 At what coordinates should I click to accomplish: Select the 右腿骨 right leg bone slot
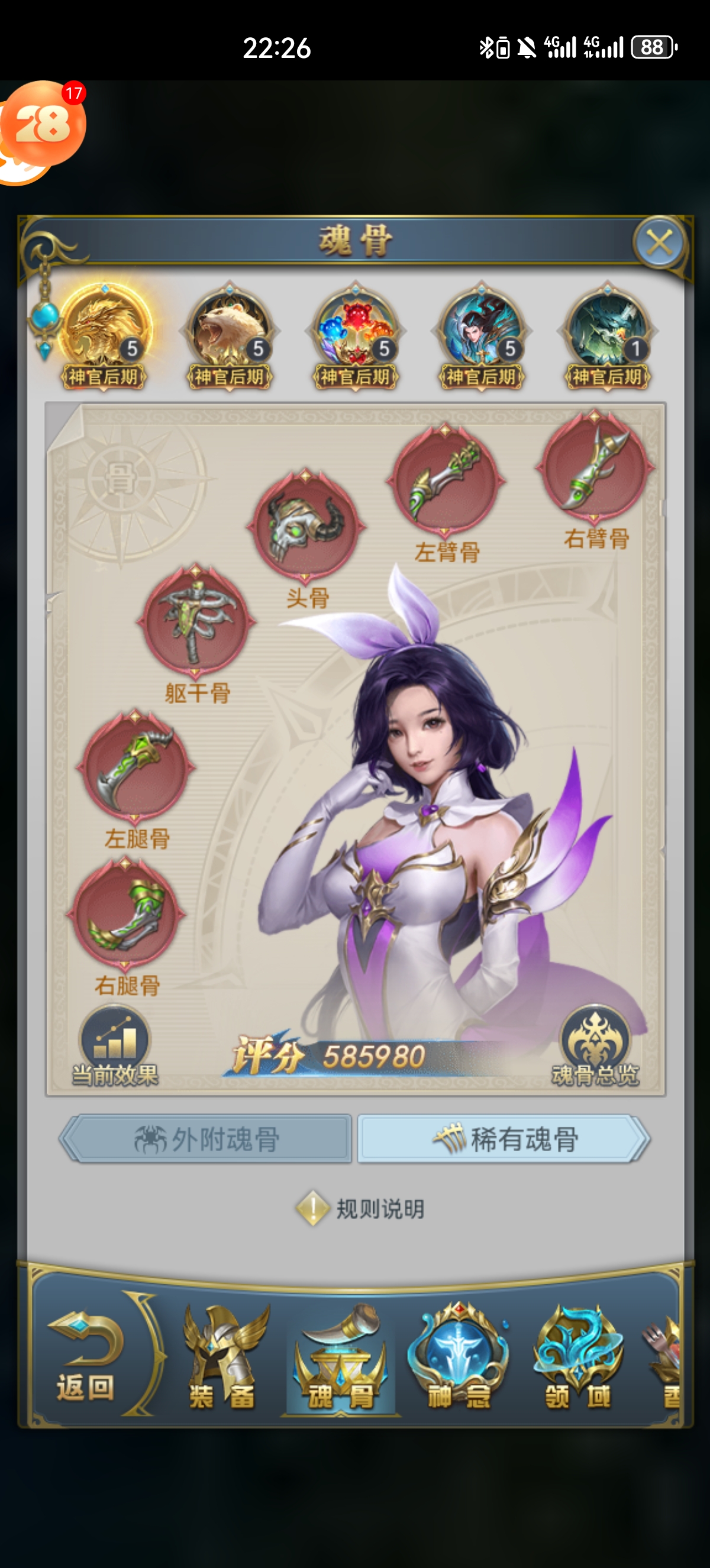(x=126, y=913)
